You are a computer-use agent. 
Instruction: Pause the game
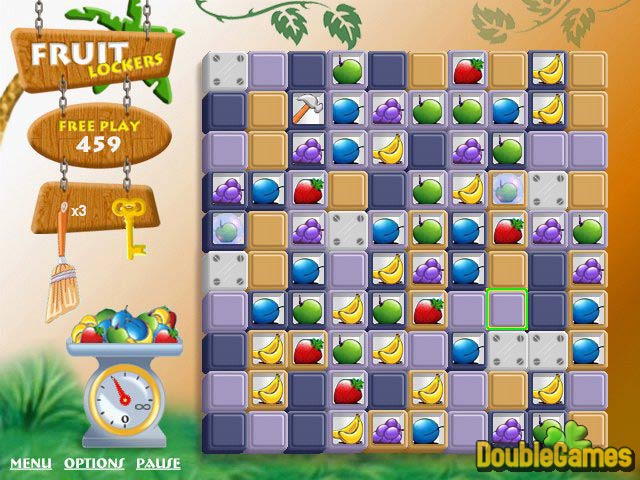(158, 463)
